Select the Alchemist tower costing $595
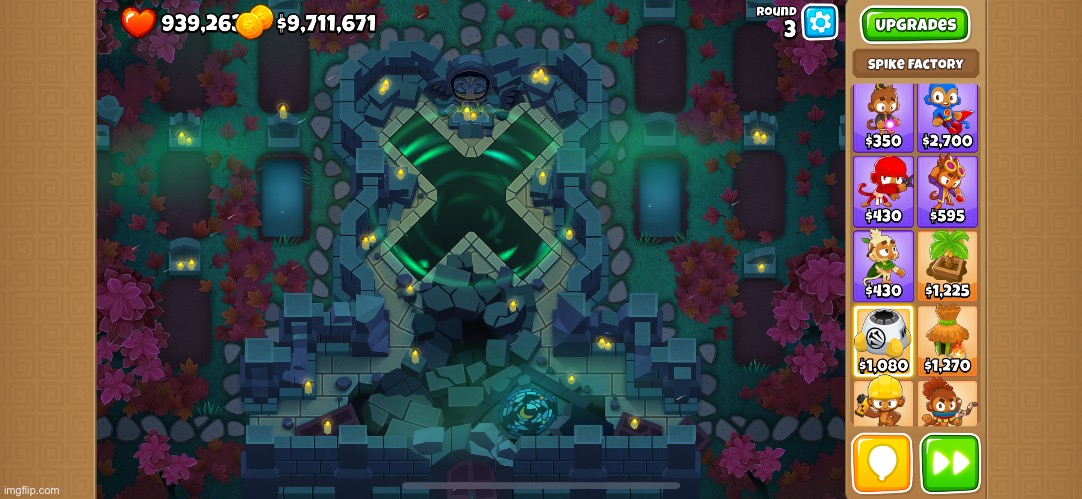 (x=947, y=190)
